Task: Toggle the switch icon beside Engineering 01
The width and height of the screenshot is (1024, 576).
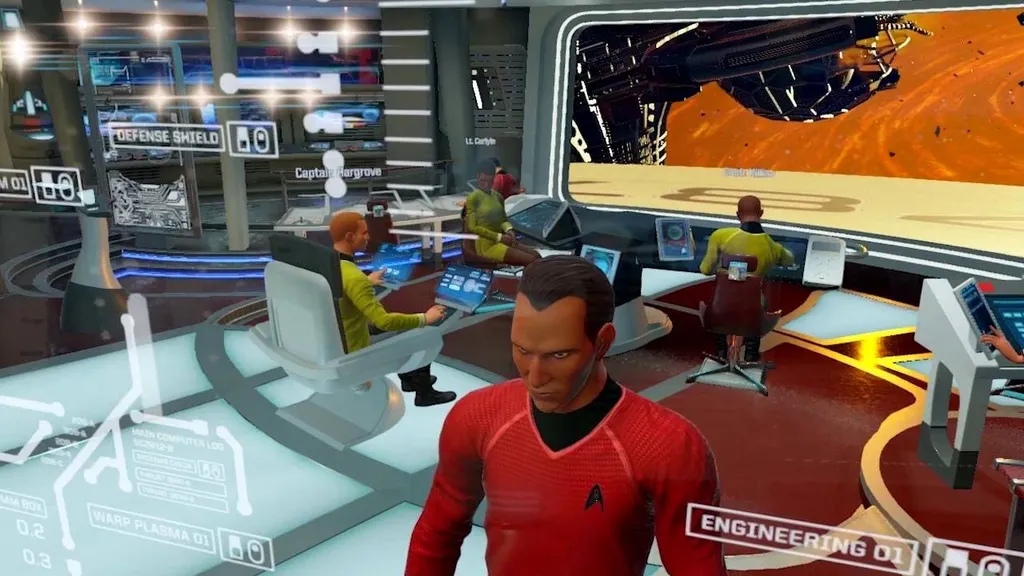Action: [x=966, y=560]
